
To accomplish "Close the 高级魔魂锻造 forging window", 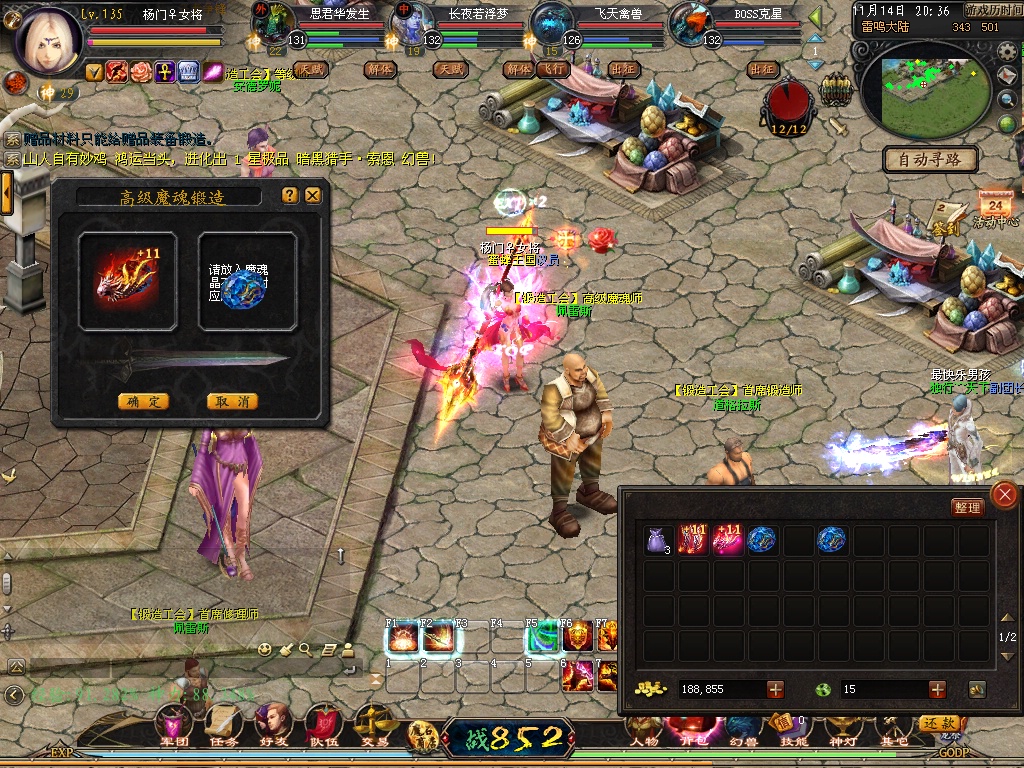I will coord(313,196).
